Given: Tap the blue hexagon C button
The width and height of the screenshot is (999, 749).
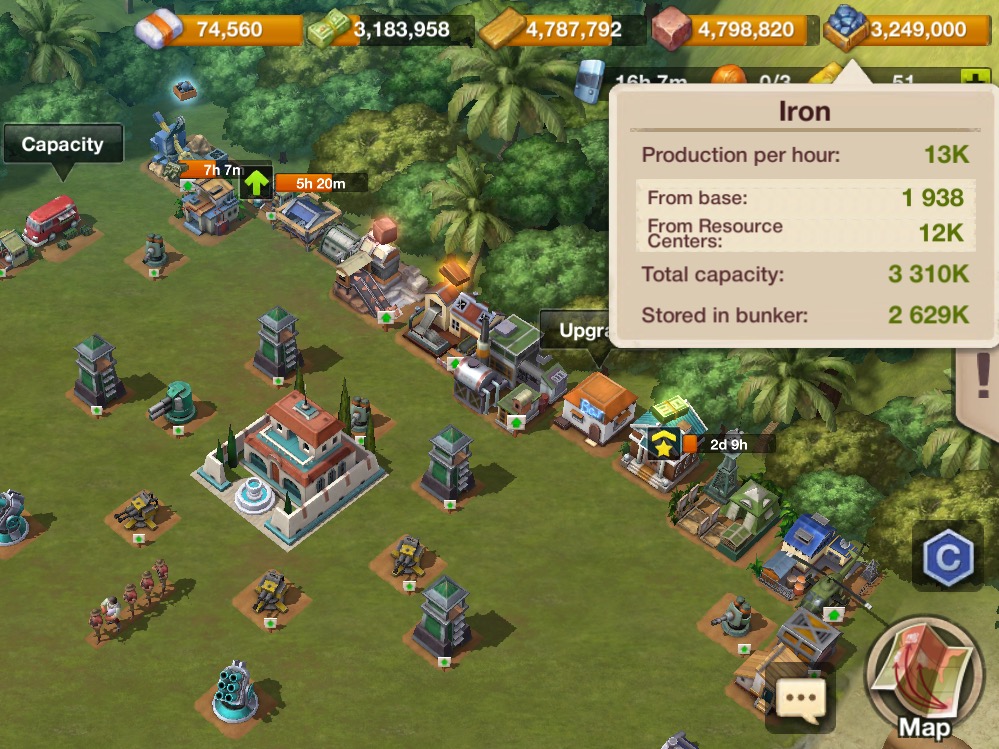Looking at the screenshot, I should click(x=946, y=556).
